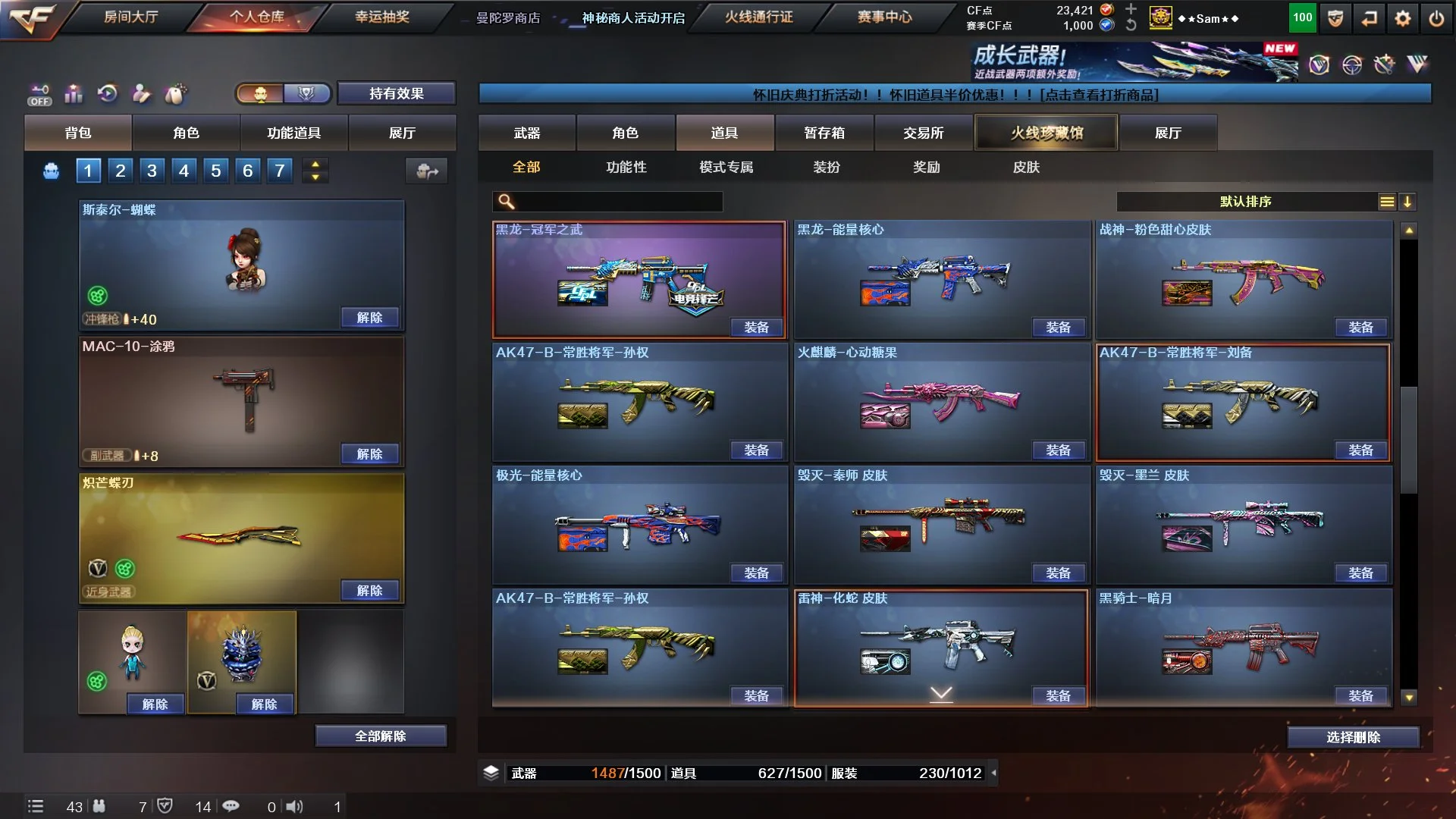Screen dimensions: 1456x819
Task: Open 持有效果 owned effects
Action: tap(396, 93)
